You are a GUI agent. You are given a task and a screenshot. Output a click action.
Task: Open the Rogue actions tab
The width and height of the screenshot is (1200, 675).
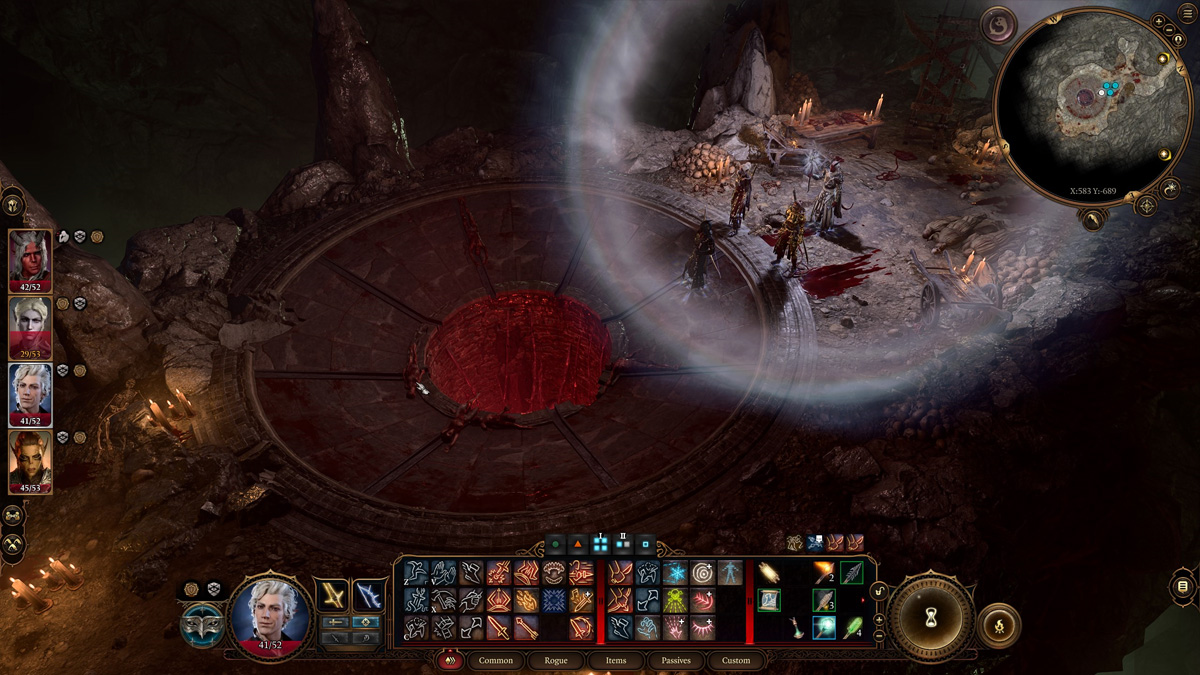click(x=556, y=660)
